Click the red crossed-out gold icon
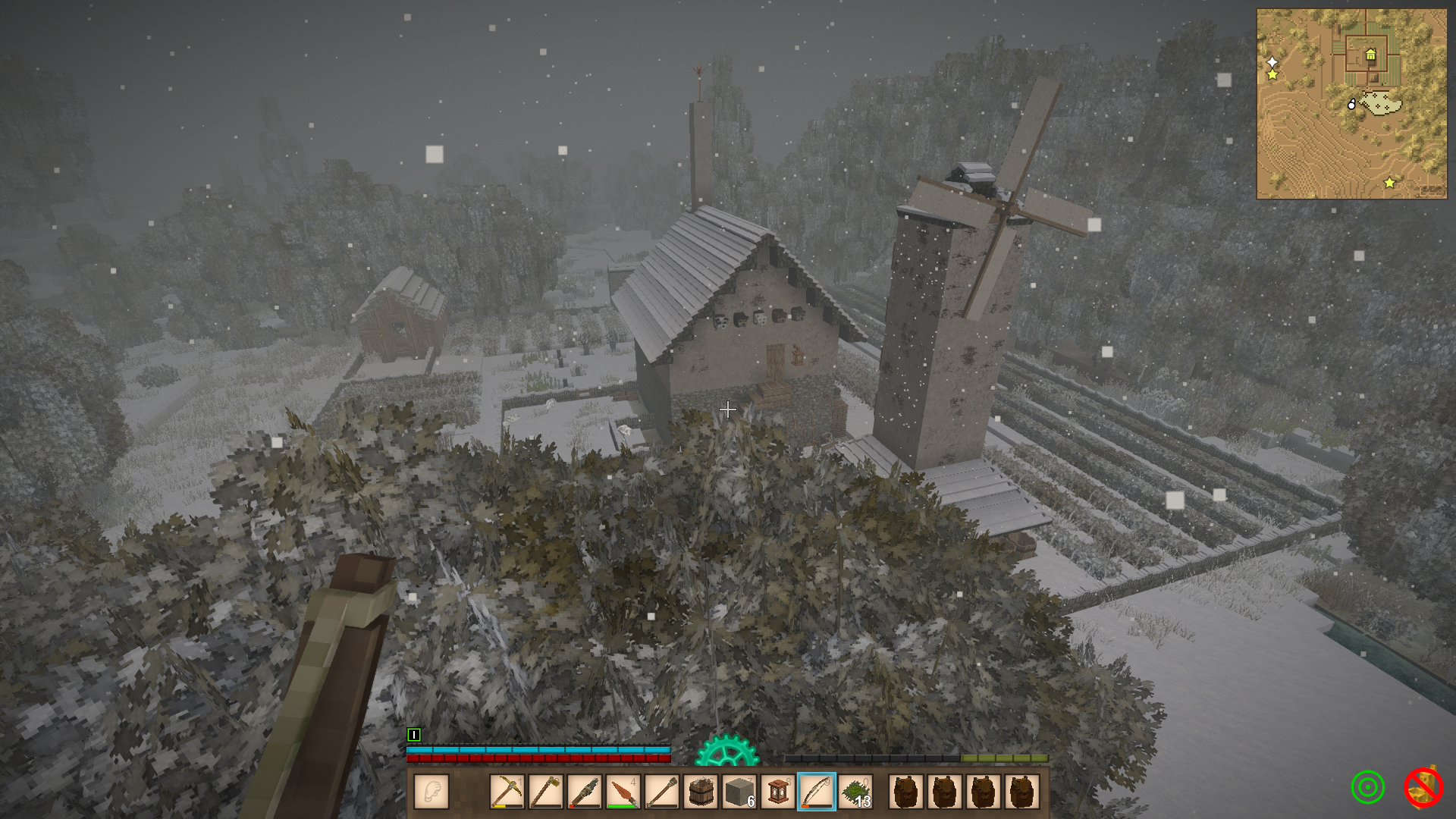The width and height of the screenshot is (1456, 819). 1423,788
